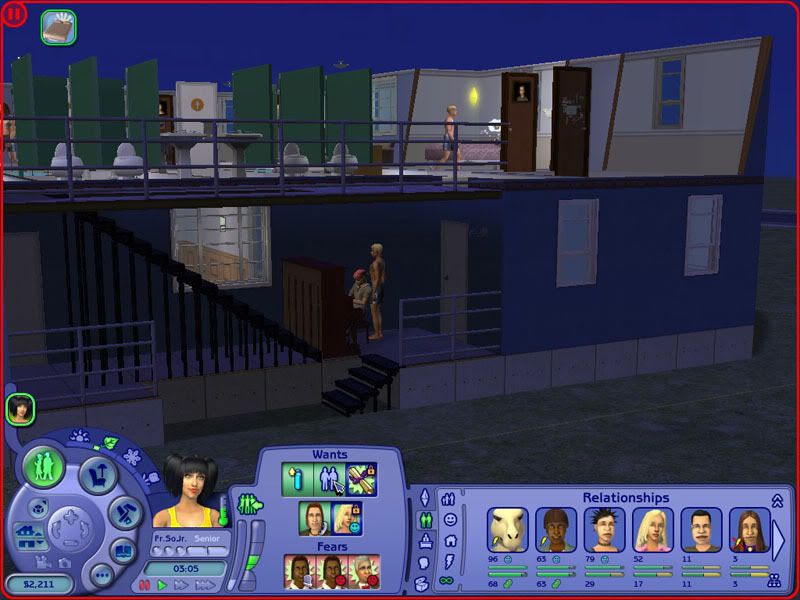Pause the game with the red pause button

pyautogui.click(x=145, y=584)
